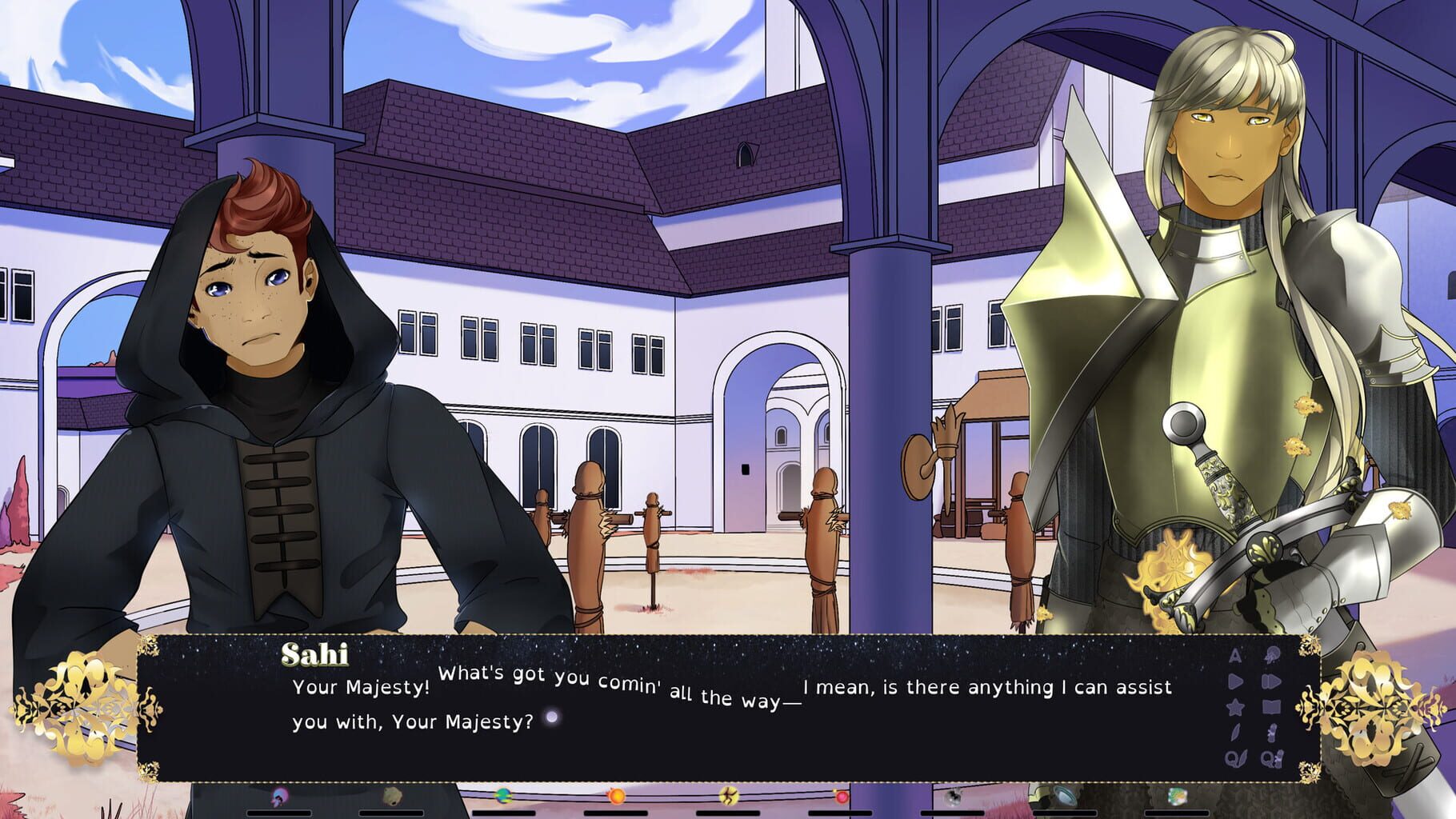Click the Q quick-save icon
Image resolution: width=1456 pixels, height=819 pixels.
(x=1238, y=757)
